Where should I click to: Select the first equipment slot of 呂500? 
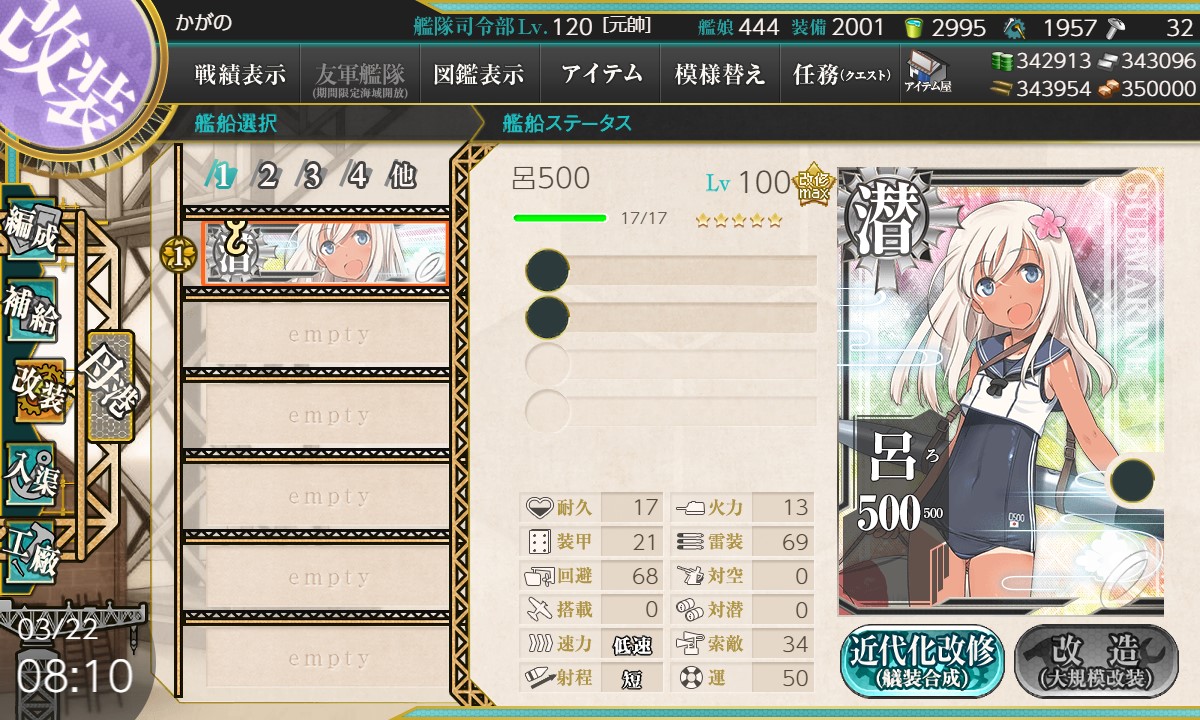(x=672, y=271)
